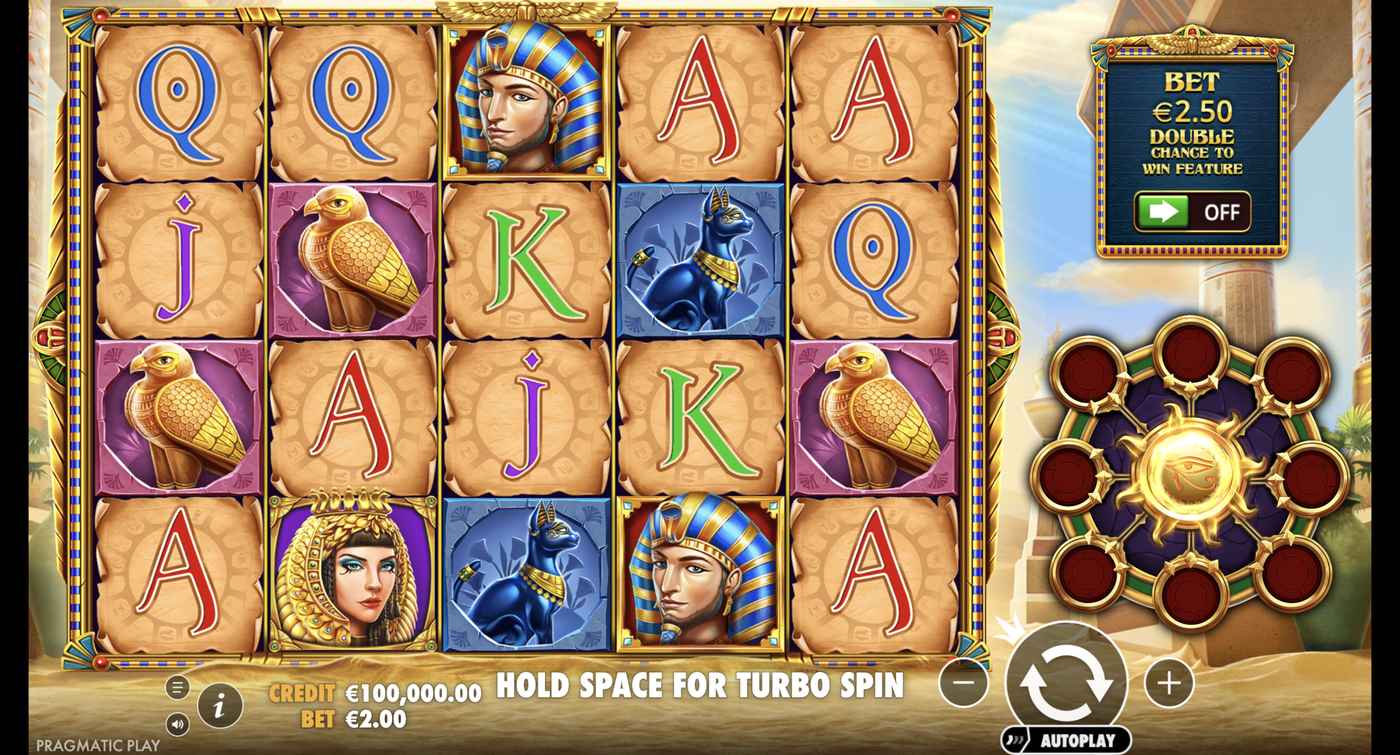The image size is (1400, 755).
Task: Click the green arrow on the OFF switch
Action: (x=1165, y=211)
